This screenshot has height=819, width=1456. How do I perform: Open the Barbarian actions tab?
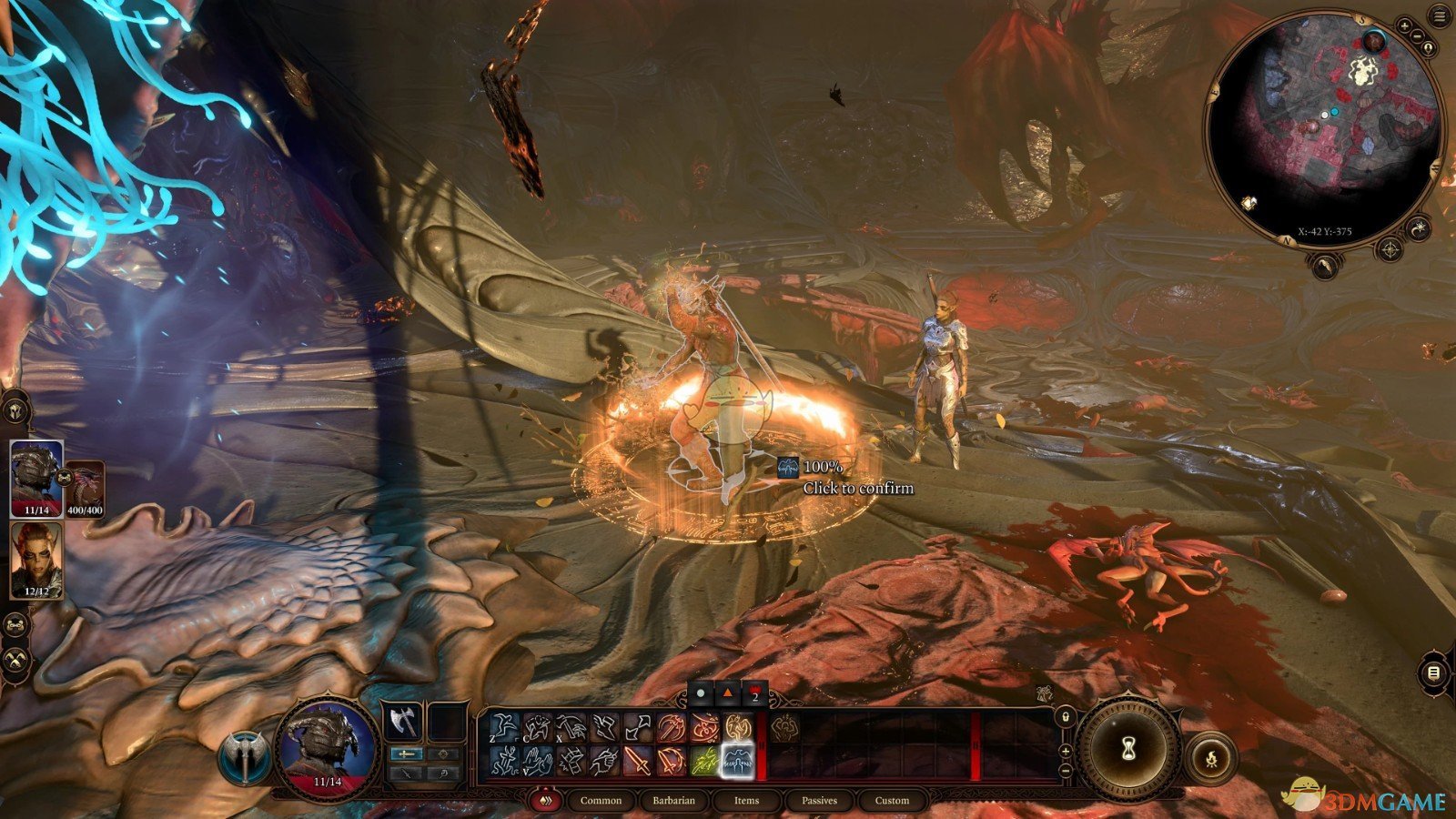673,801
